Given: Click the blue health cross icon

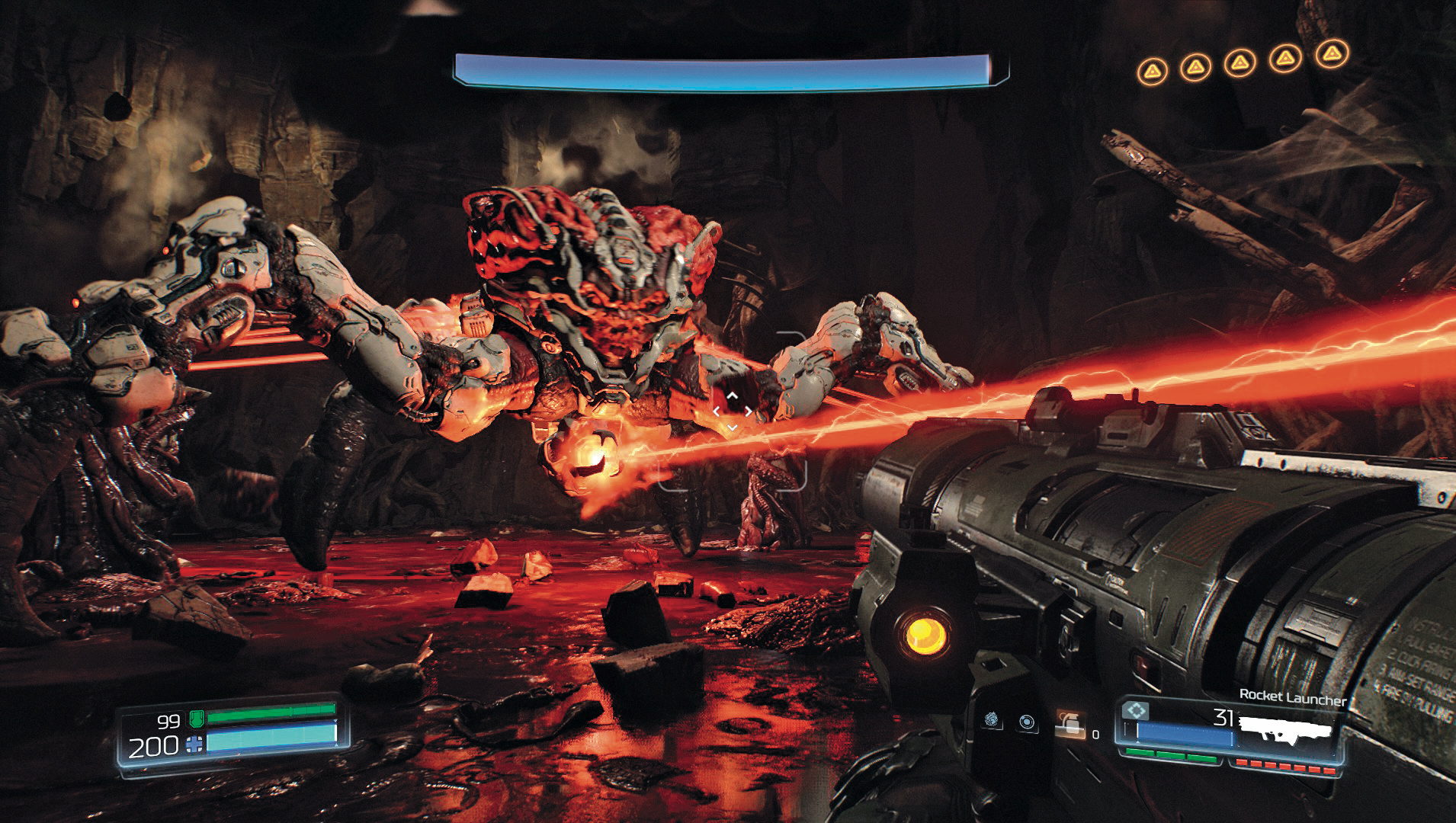Looking at the screenshot, I should tap(194, 744).
